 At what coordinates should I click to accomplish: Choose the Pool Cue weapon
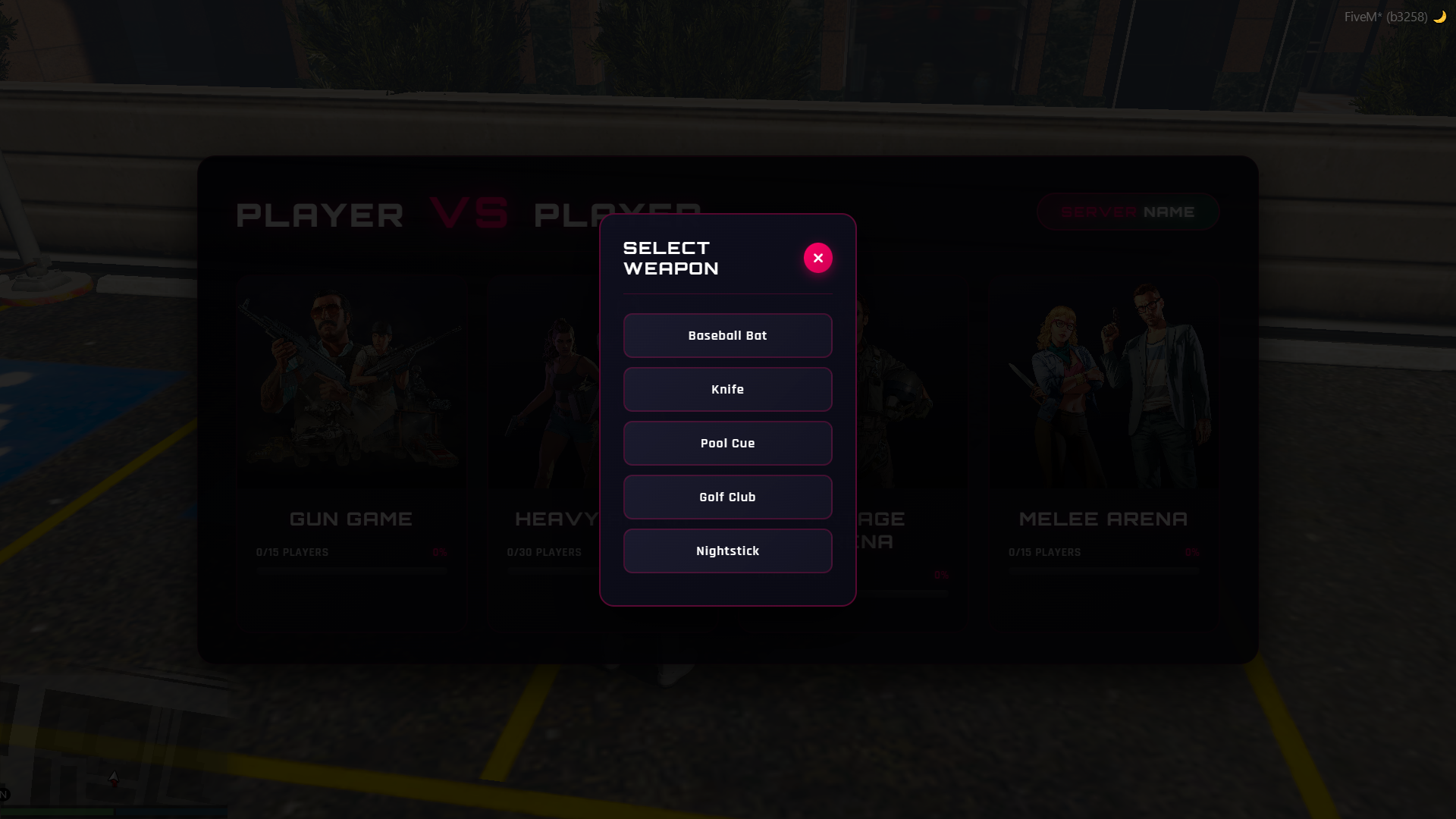pos(727,443)
